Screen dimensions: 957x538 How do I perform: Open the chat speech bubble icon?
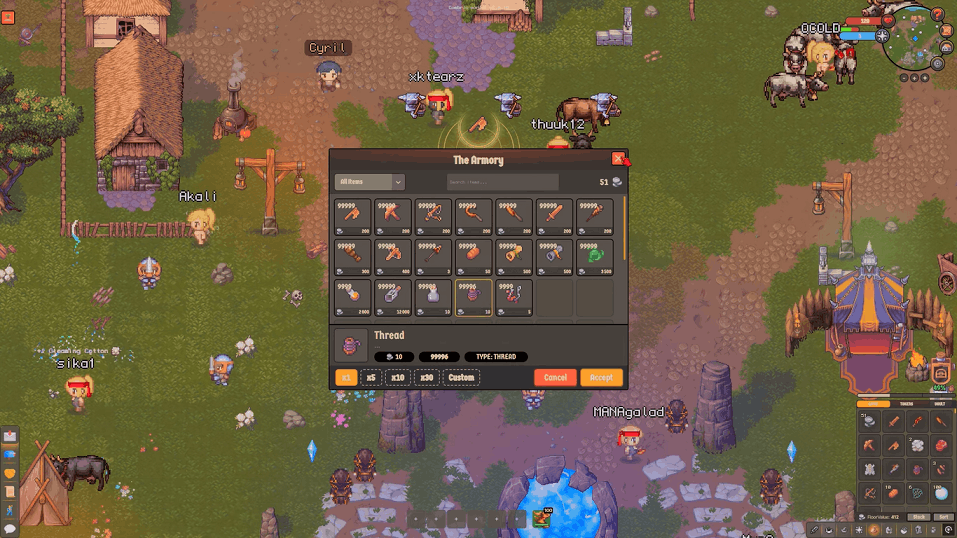[10, 528]
